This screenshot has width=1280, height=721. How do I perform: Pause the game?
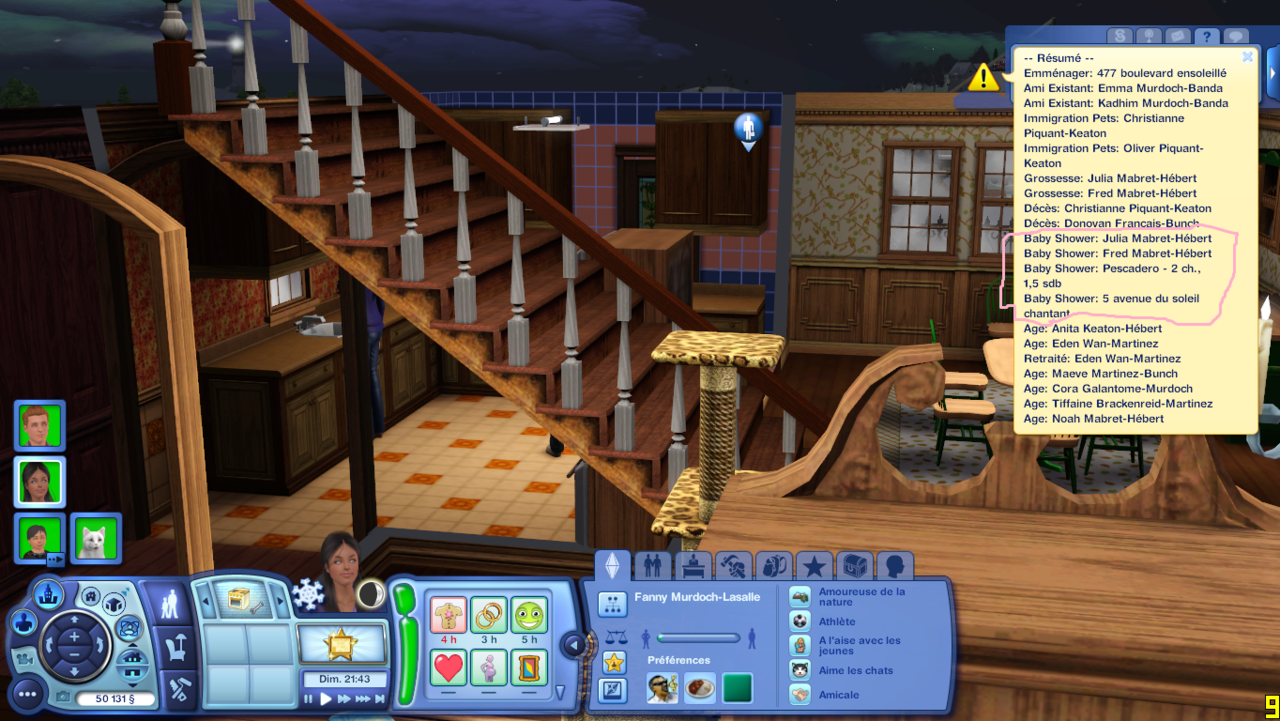[x=309, y=699]
